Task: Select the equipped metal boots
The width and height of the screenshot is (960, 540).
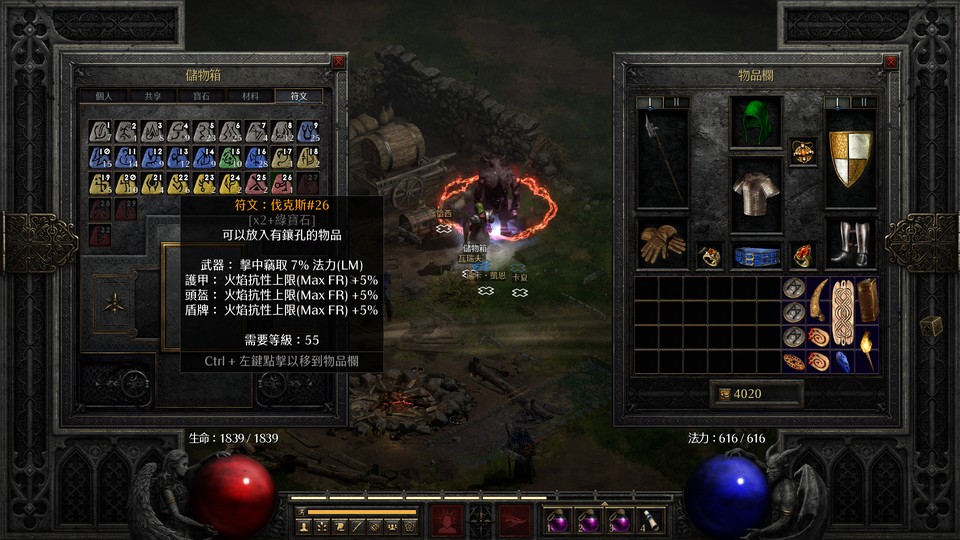Action: [x=850, y=244]
